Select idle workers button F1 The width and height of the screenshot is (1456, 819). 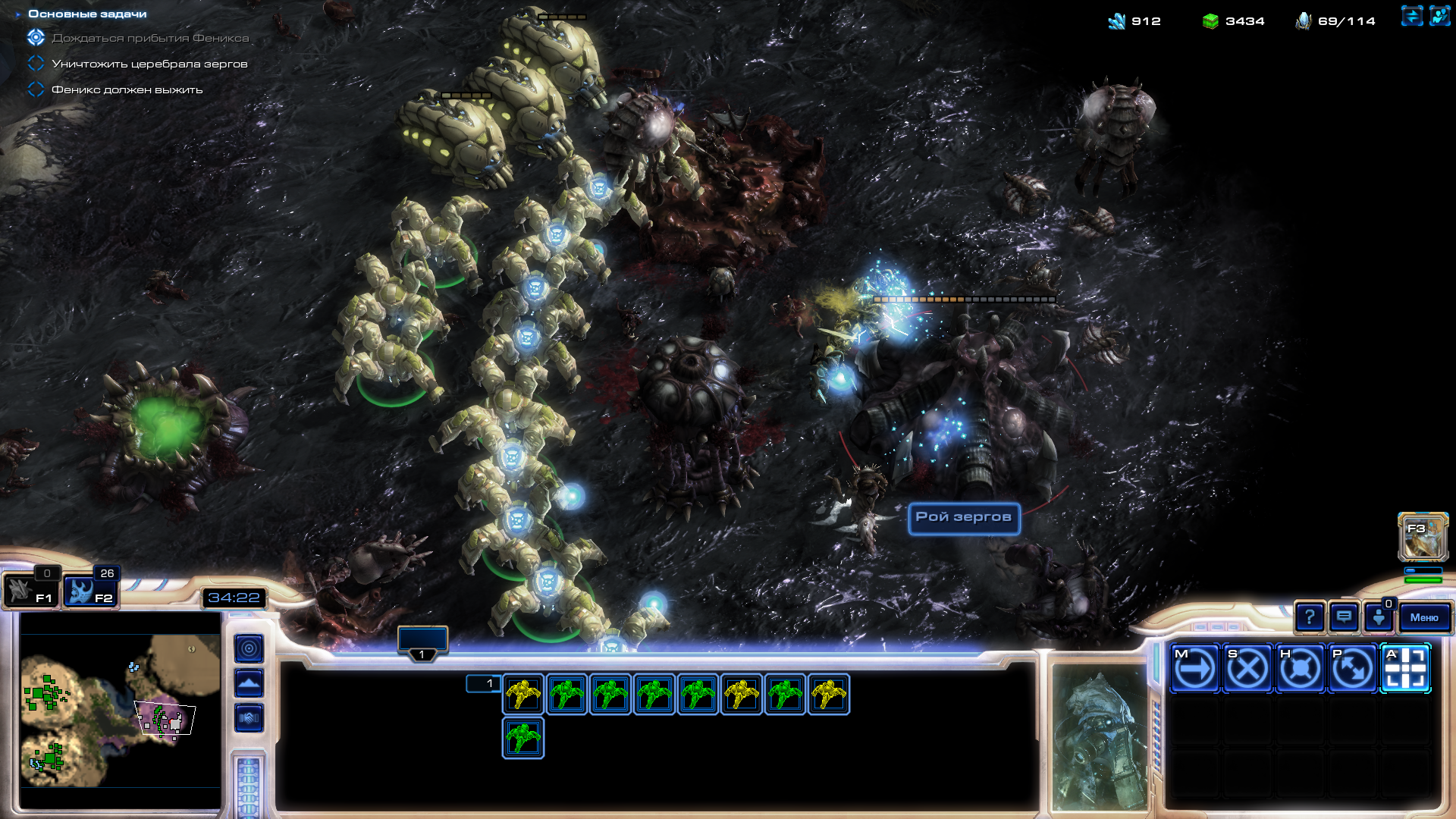[29, 591]
